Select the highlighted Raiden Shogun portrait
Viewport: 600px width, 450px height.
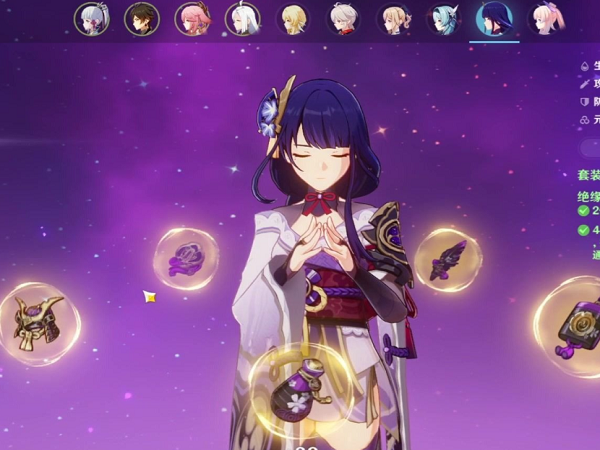coord(494,19)
